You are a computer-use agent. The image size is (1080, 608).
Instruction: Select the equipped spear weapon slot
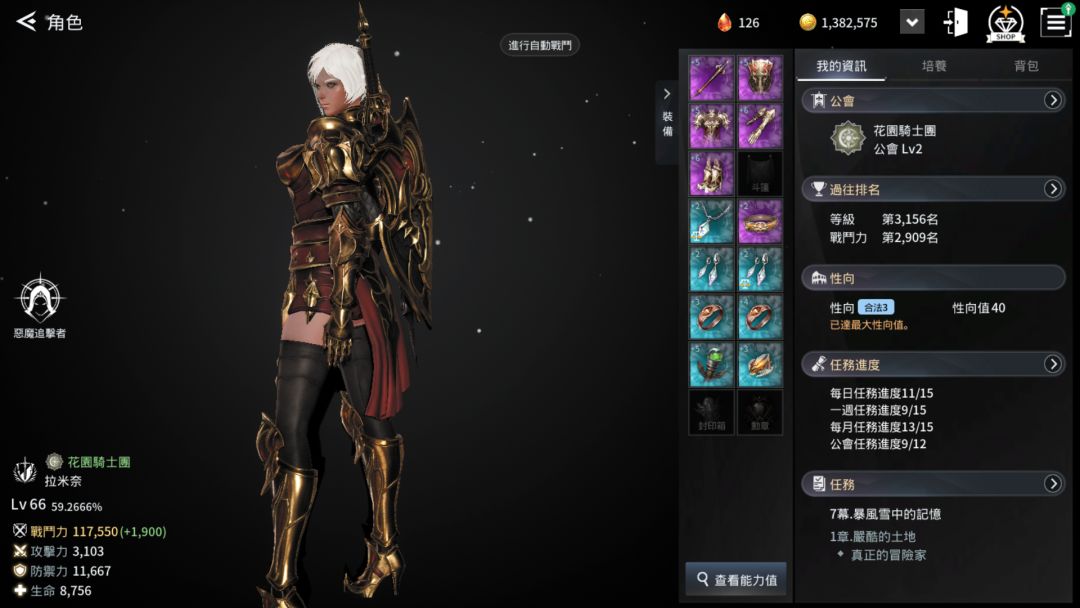711,78
